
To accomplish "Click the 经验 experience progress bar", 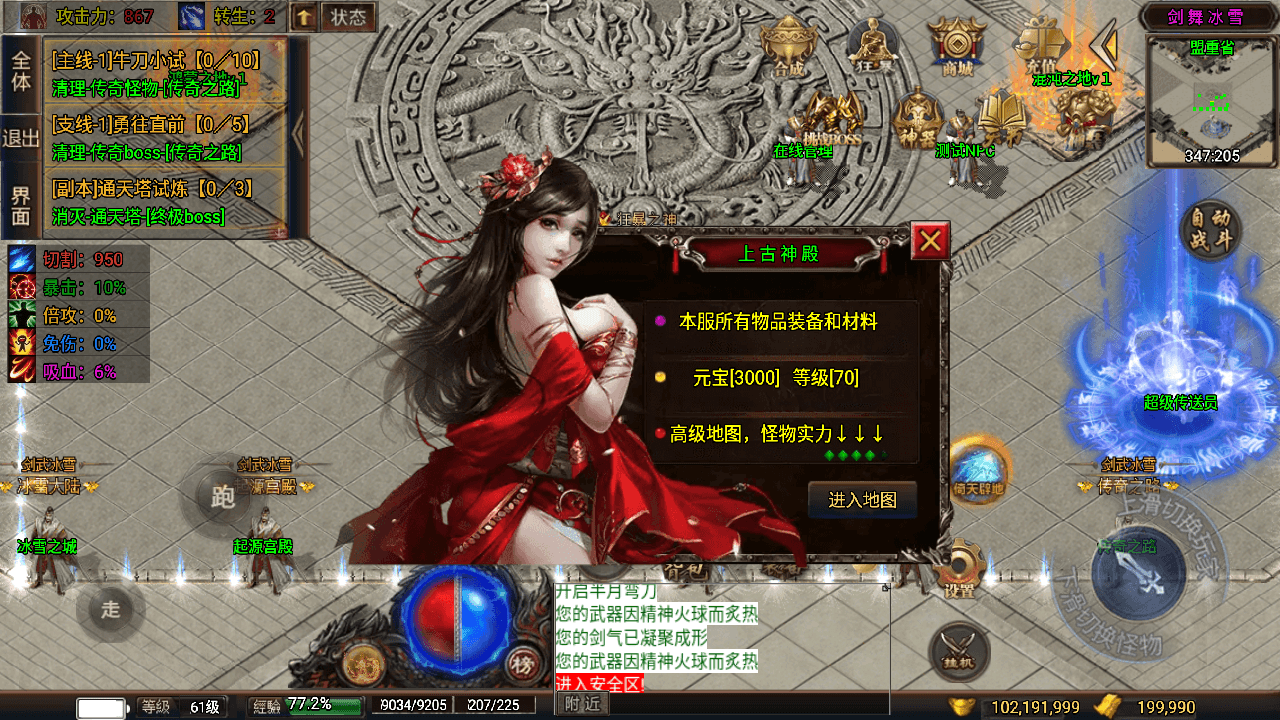I will tap(305, 703).
